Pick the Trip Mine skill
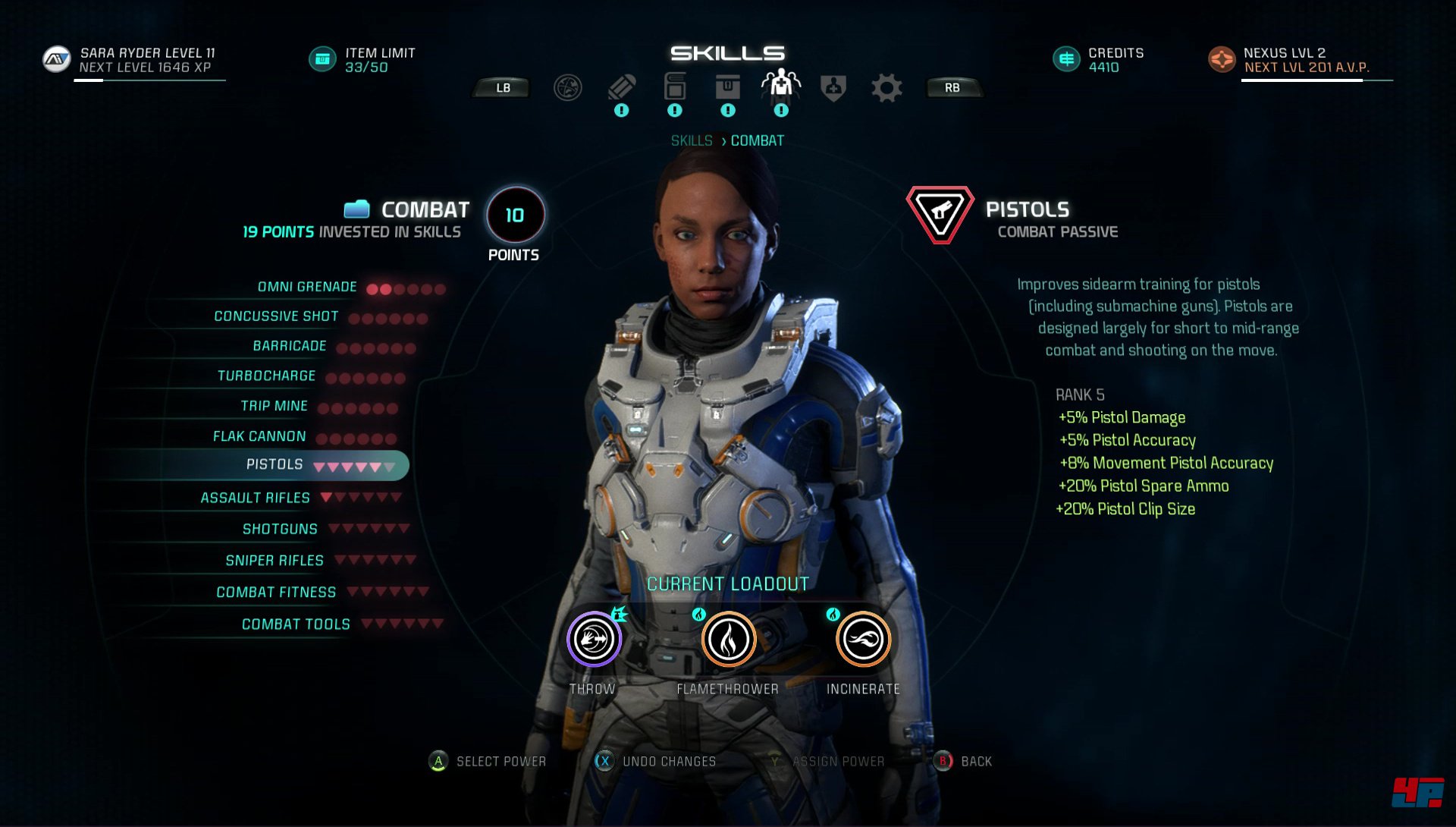 274,406
